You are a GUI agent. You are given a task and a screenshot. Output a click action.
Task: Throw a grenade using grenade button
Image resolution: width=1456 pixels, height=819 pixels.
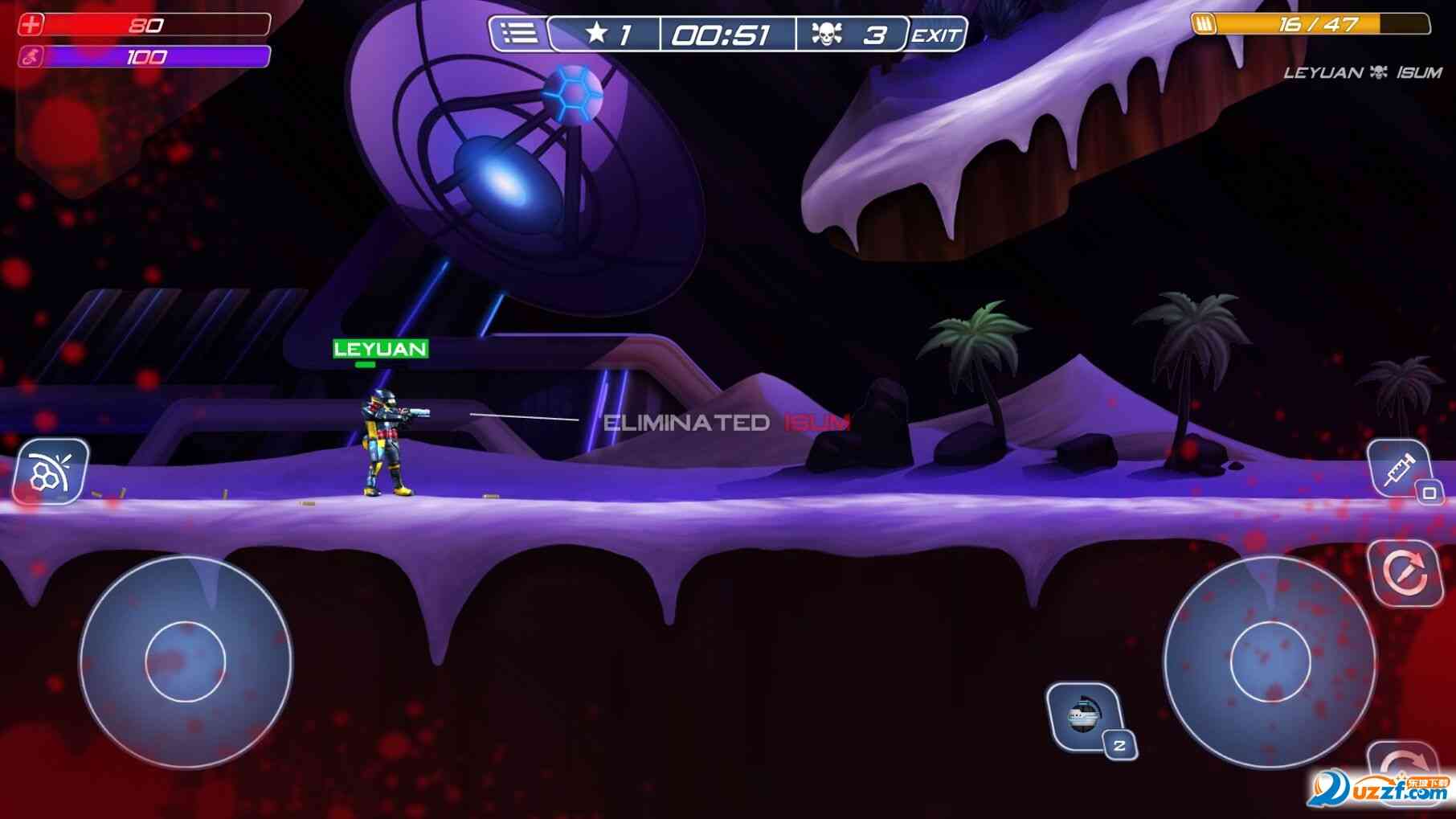click(1085, 716)
